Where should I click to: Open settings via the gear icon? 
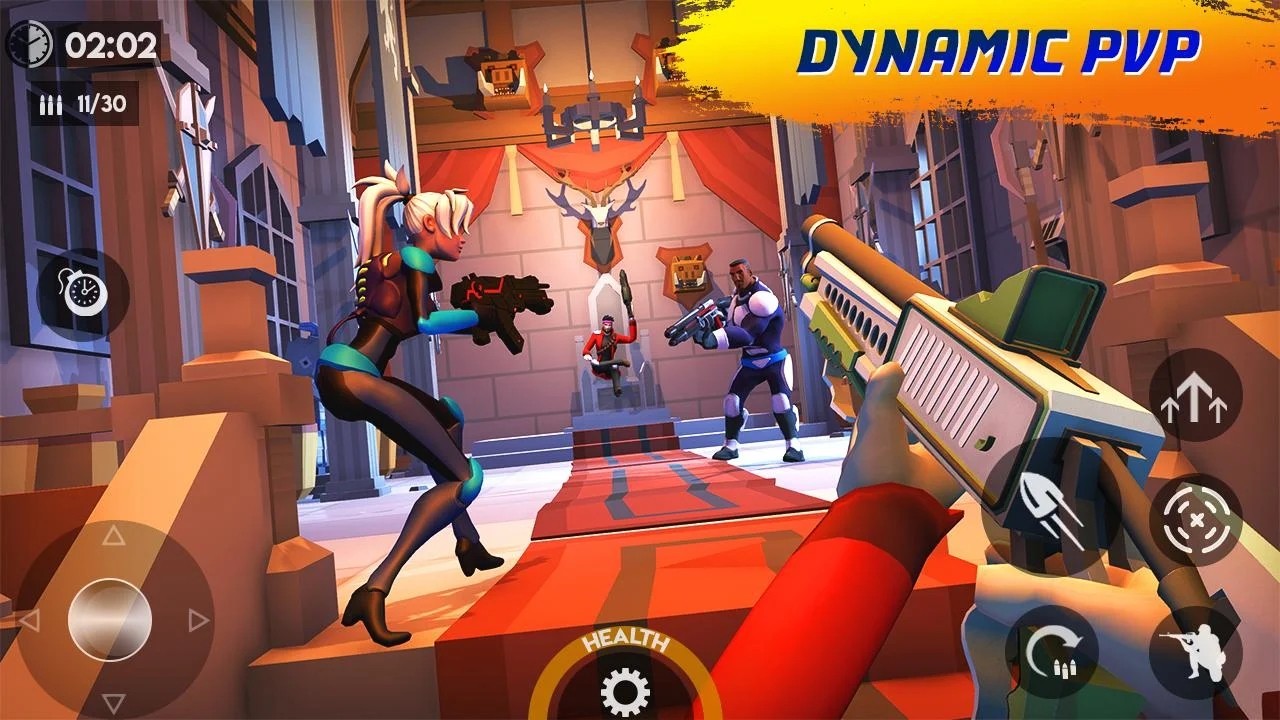pyautogui.click(x=625, y=689)
